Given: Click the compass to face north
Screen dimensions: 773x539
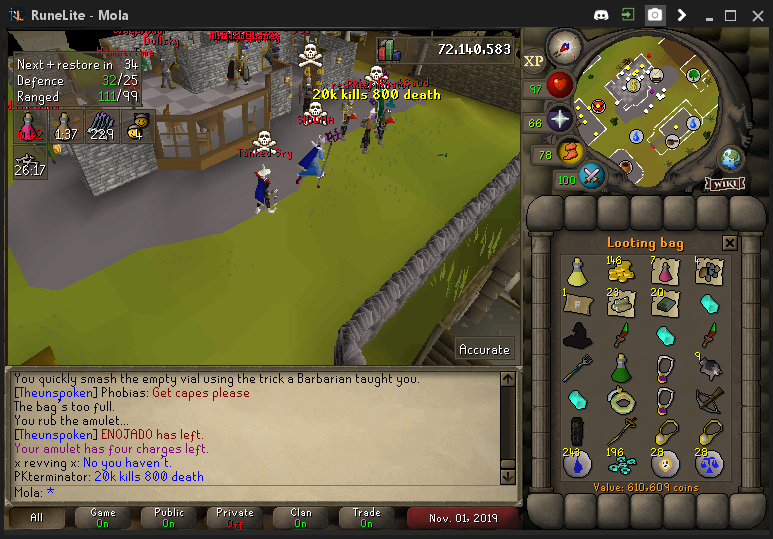Looking at the screenshot, I should (565, 45).
